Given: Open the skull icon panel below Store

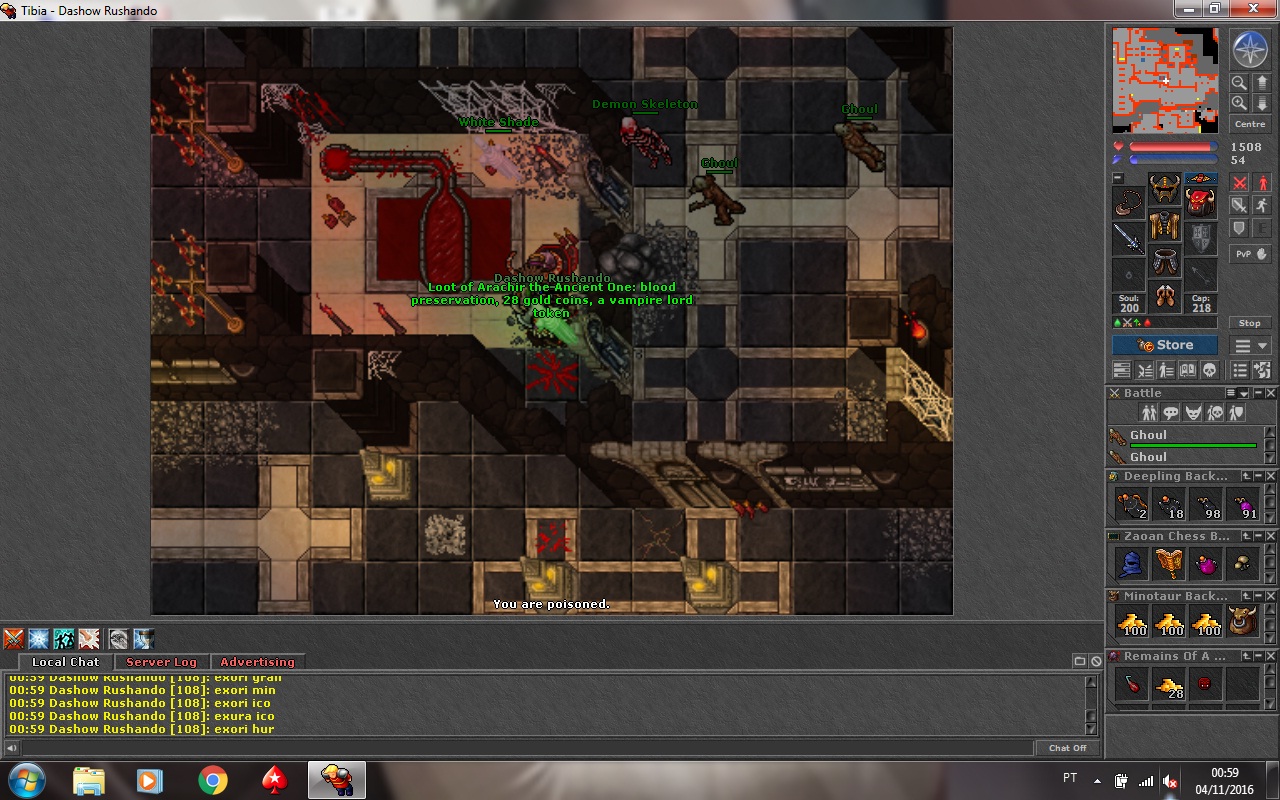Looking at the screenshot, I should pos(1208,371).
